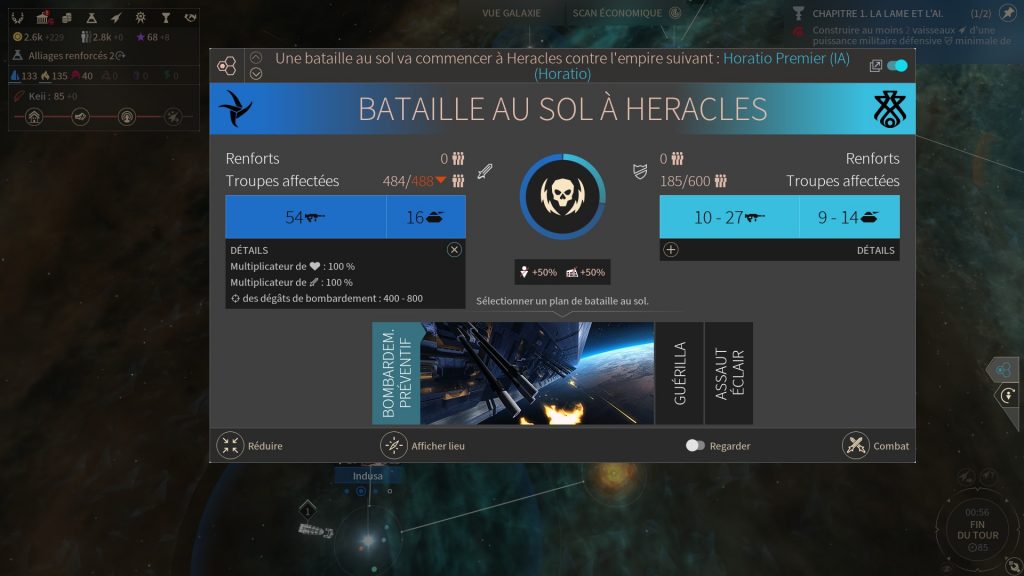Toggle the switch in the notification header
Viewport: 1024px width, 576px height.
[897, 66]
